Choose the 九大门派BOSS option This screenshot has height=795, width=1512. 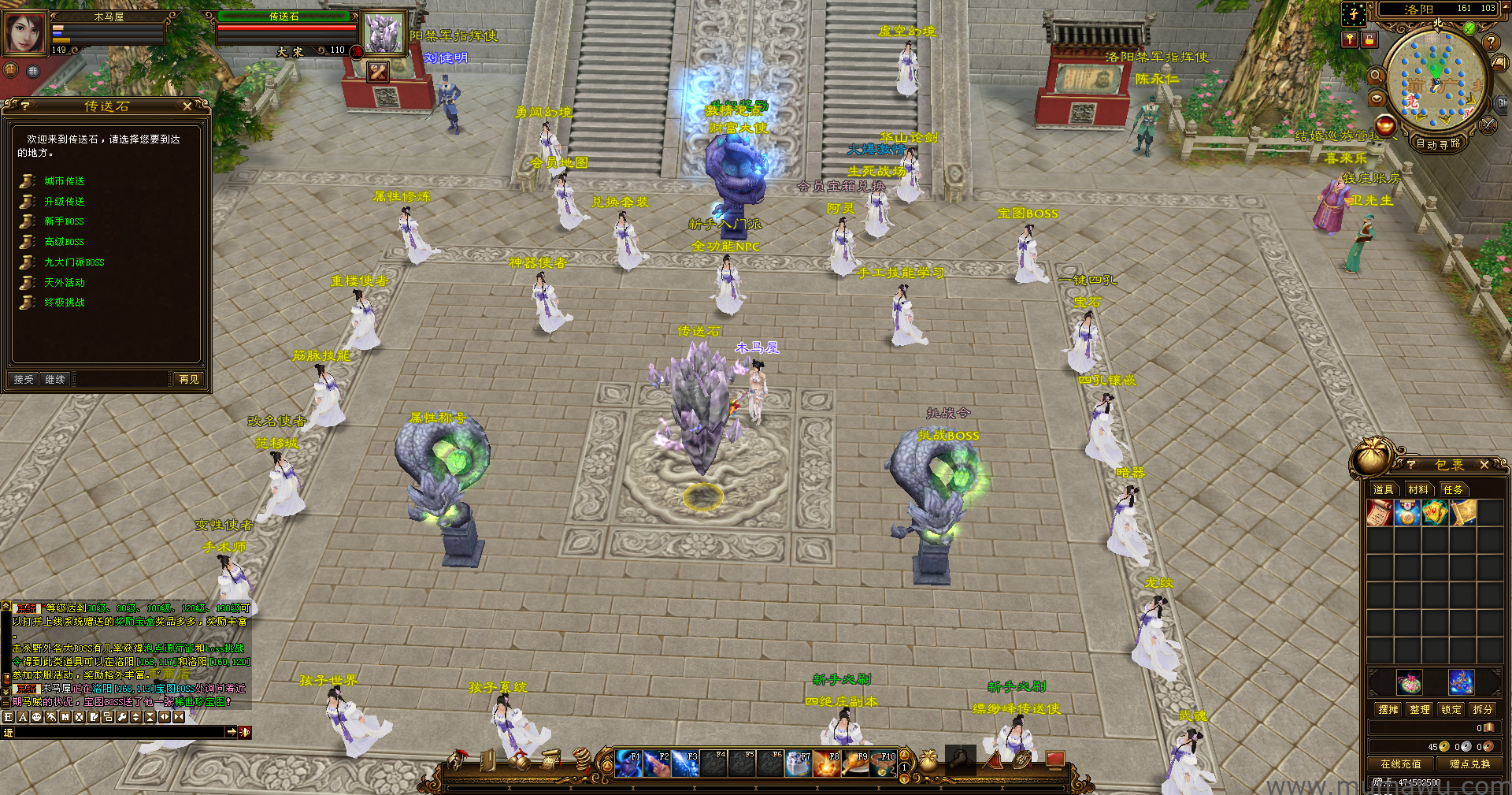pos(73,262)
